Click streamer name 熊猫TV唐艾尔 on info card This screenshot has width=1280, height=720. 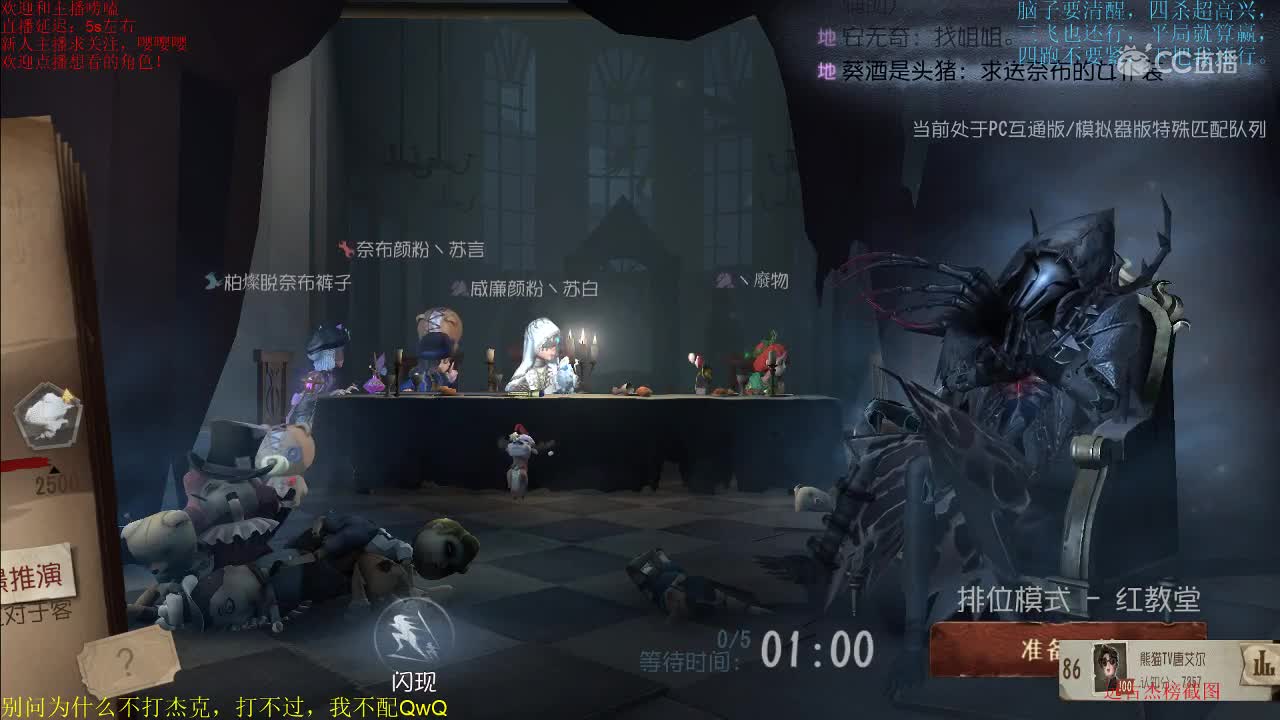pos(1173,657)
